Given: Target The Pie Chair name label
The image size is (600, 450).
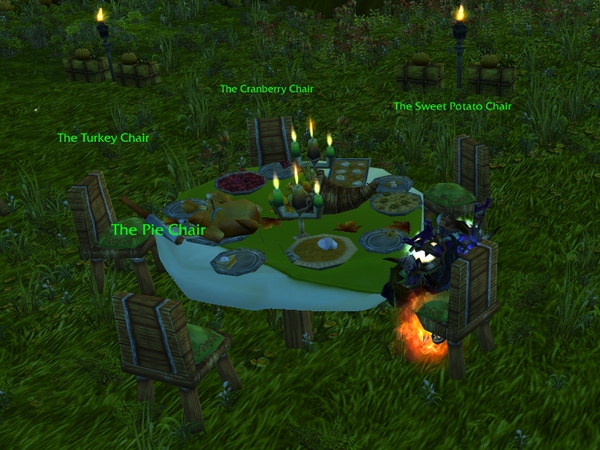Looking at the screenshot, I should coord(158,229).
